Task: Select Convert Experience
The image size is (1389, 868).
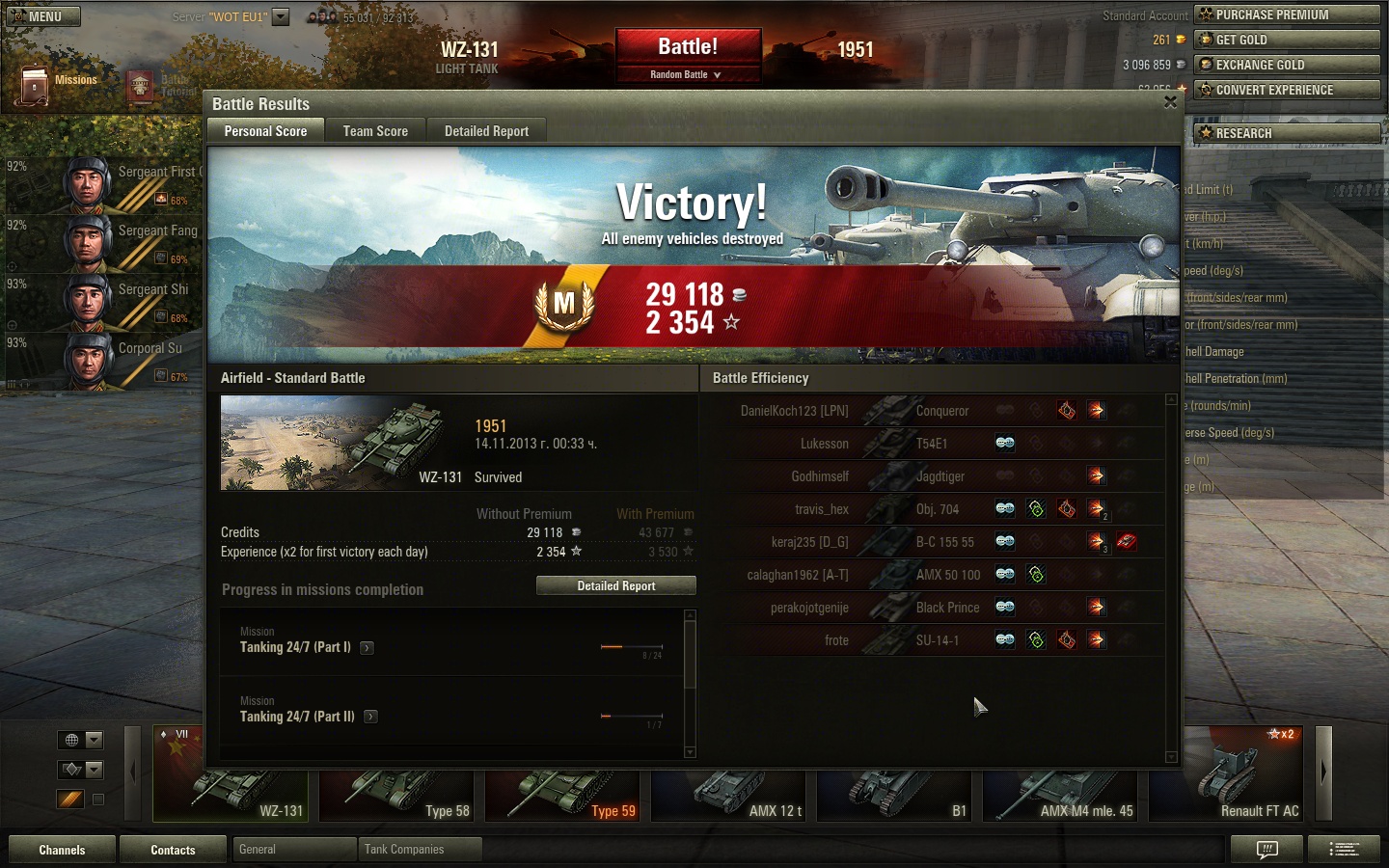Action: click(x=1287, y=90)
